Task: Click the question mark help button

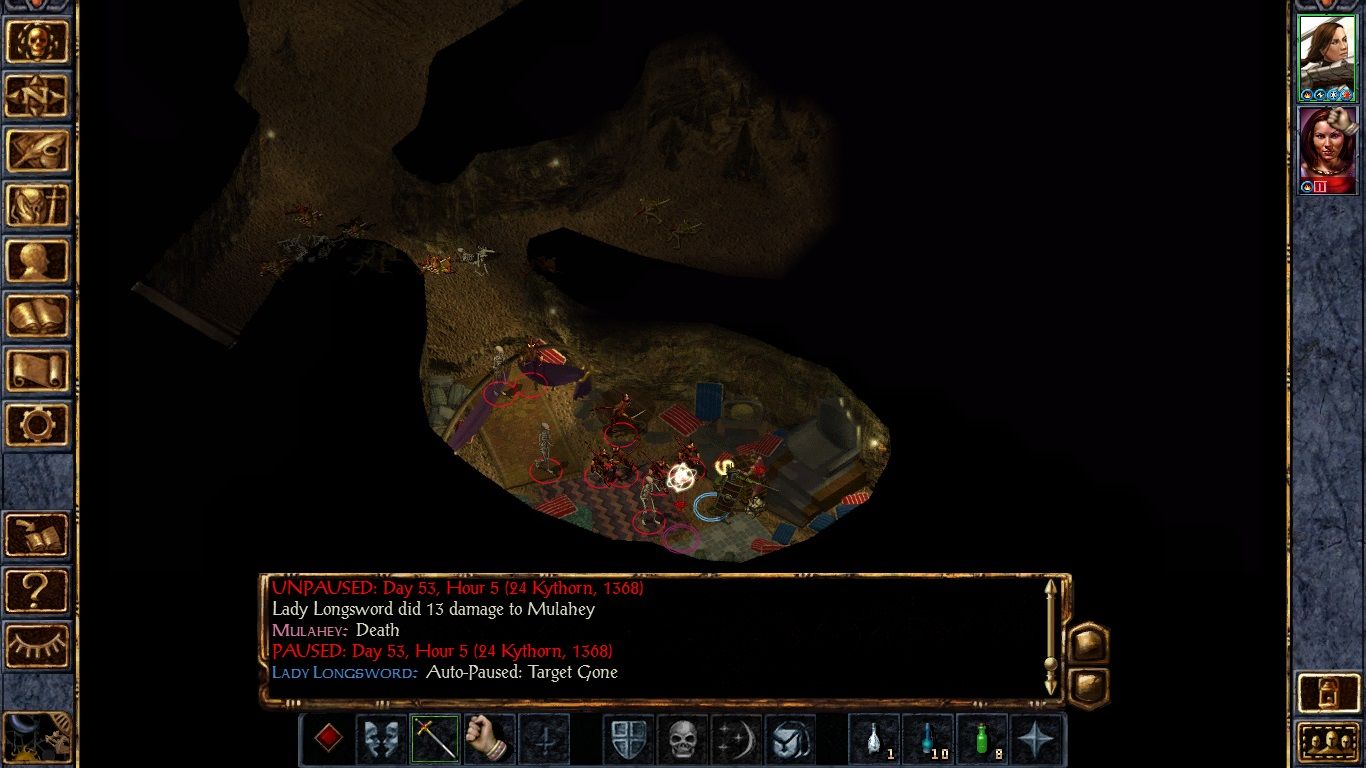Action: tap(38, 590)
